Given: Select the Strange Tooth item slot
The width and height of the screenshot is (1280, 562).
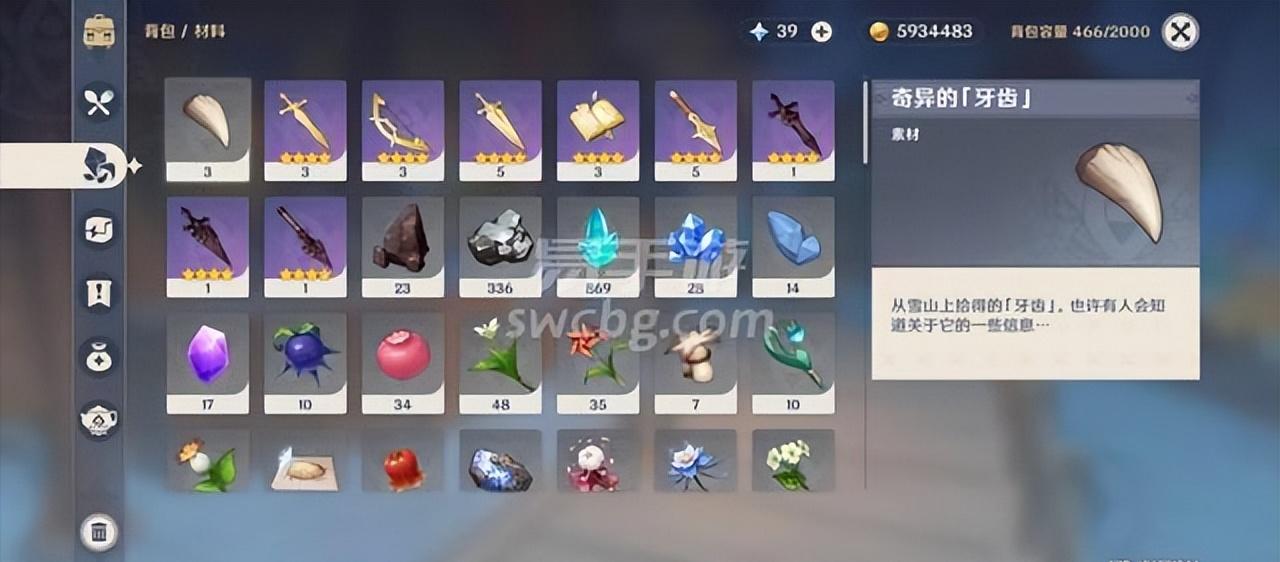Looking at the screenshot, I should pyautogui.click(x=208, y=129).
